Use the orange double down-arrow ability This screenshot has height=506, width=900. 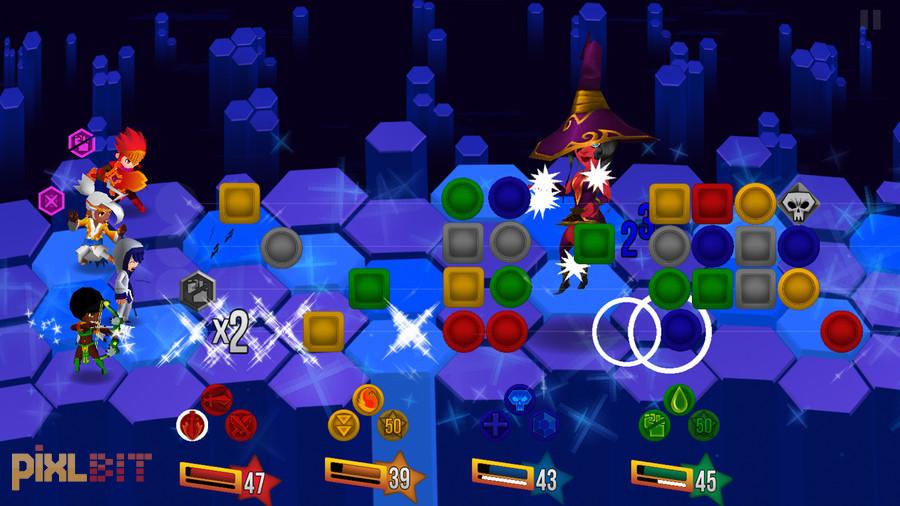click(344, 424)
